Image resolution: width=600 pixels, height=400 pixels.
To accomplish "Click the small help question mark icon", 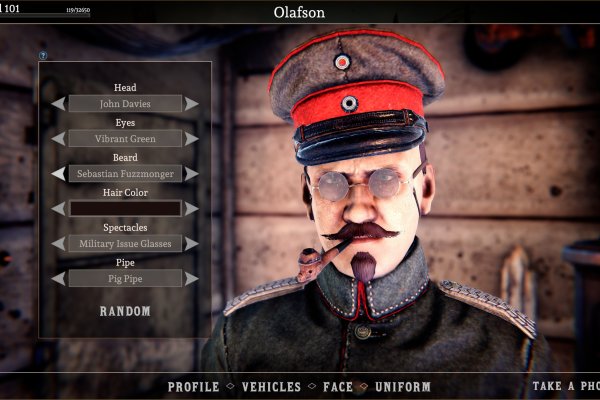I will tap(43, 56).
